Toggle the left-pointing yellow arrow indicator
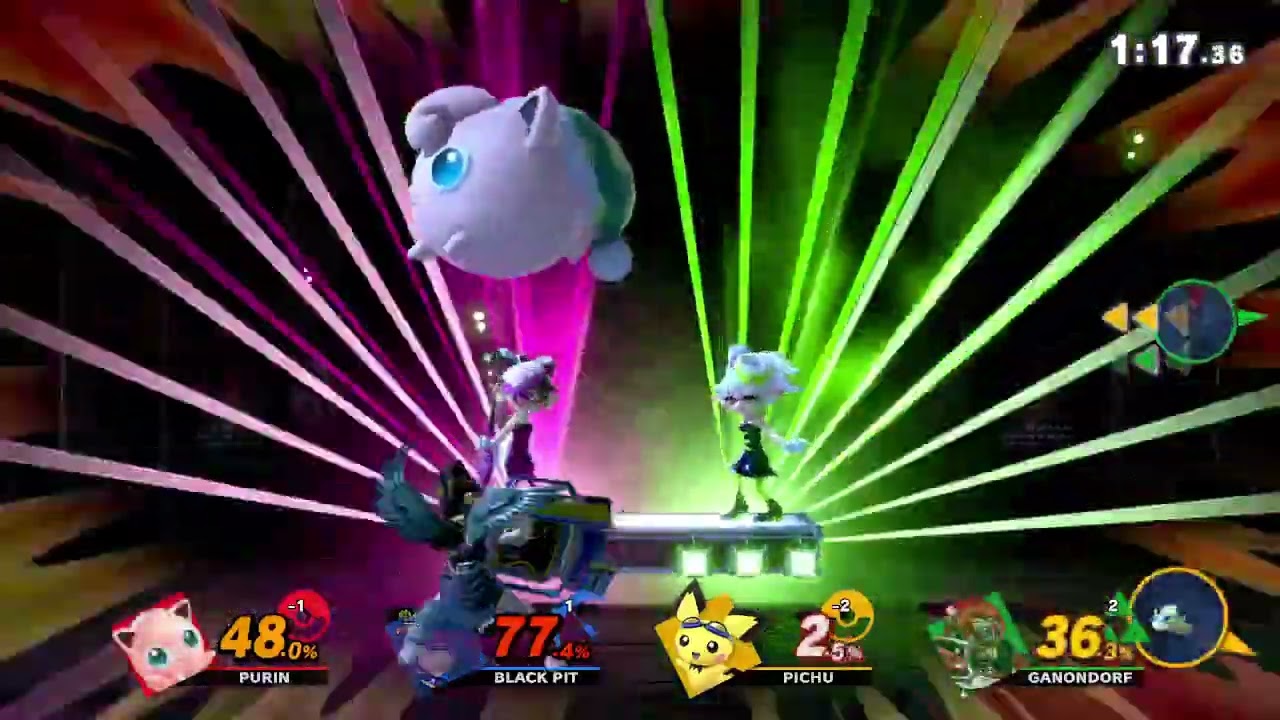This screenshot has height=720, width=1280. pos(1115,317)
